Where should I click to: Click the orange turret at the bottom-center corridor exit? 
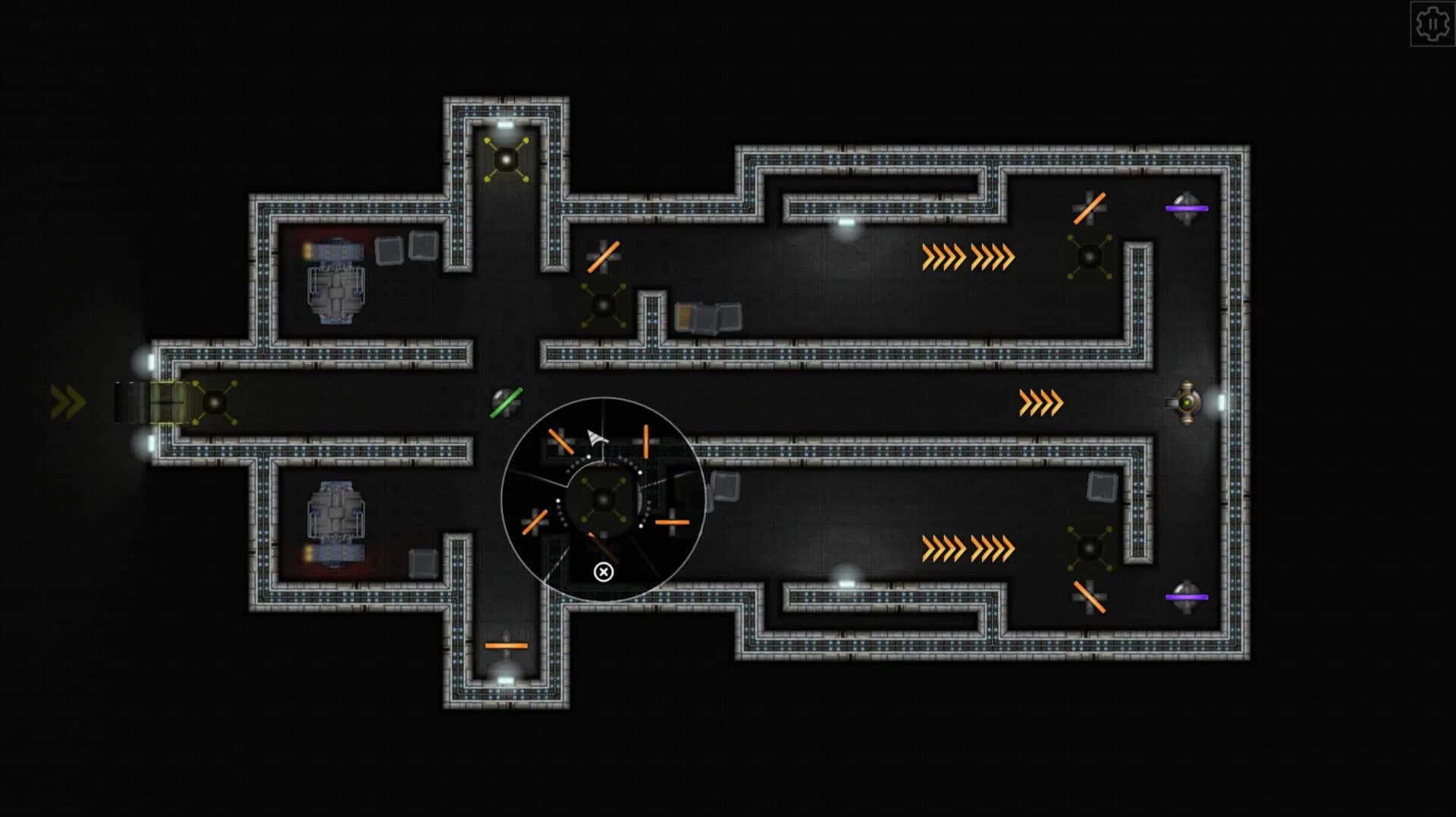(x=505, y=646)
